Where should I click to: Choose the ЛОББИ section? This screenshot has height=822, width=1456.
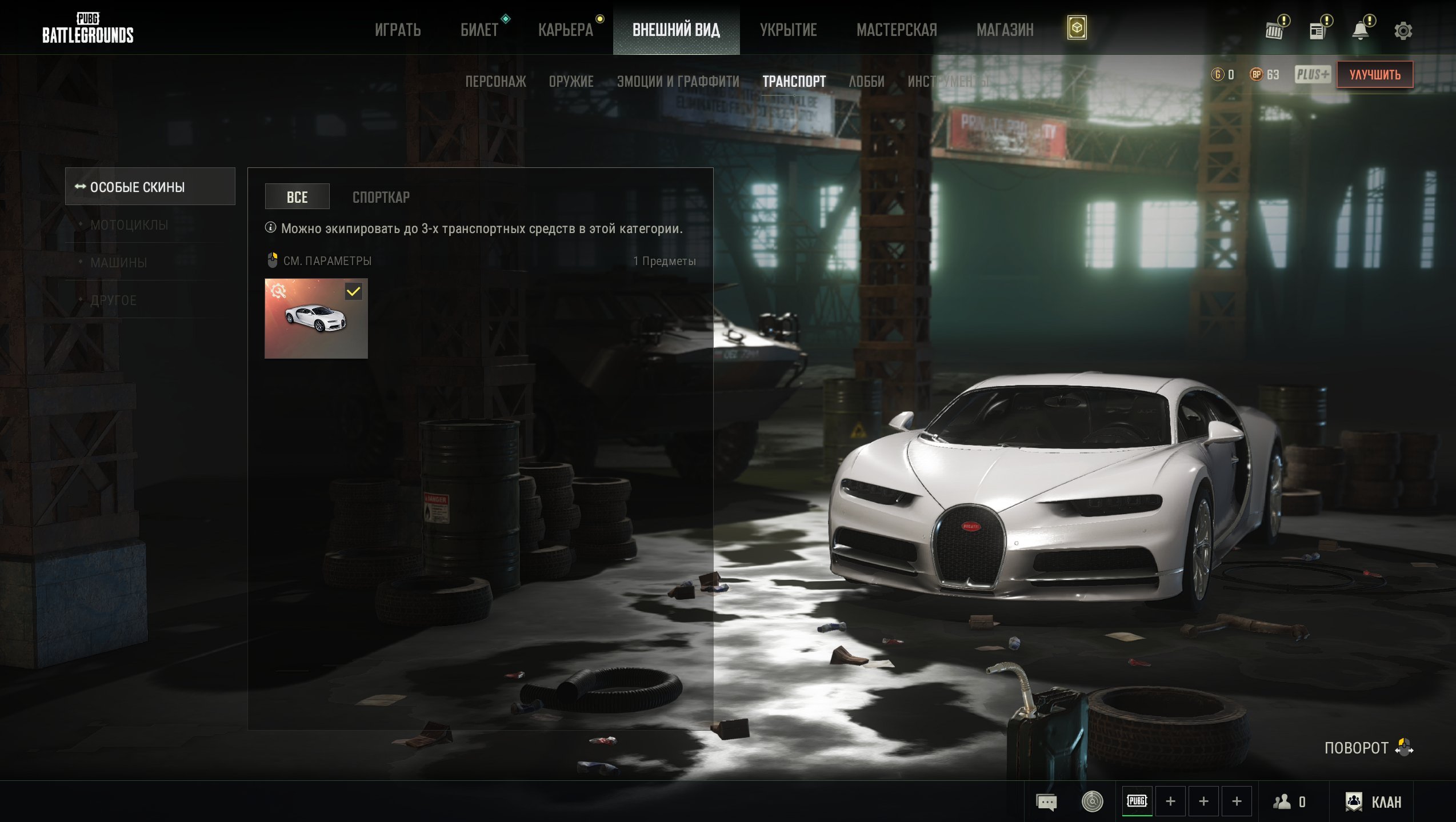(866, 82)
